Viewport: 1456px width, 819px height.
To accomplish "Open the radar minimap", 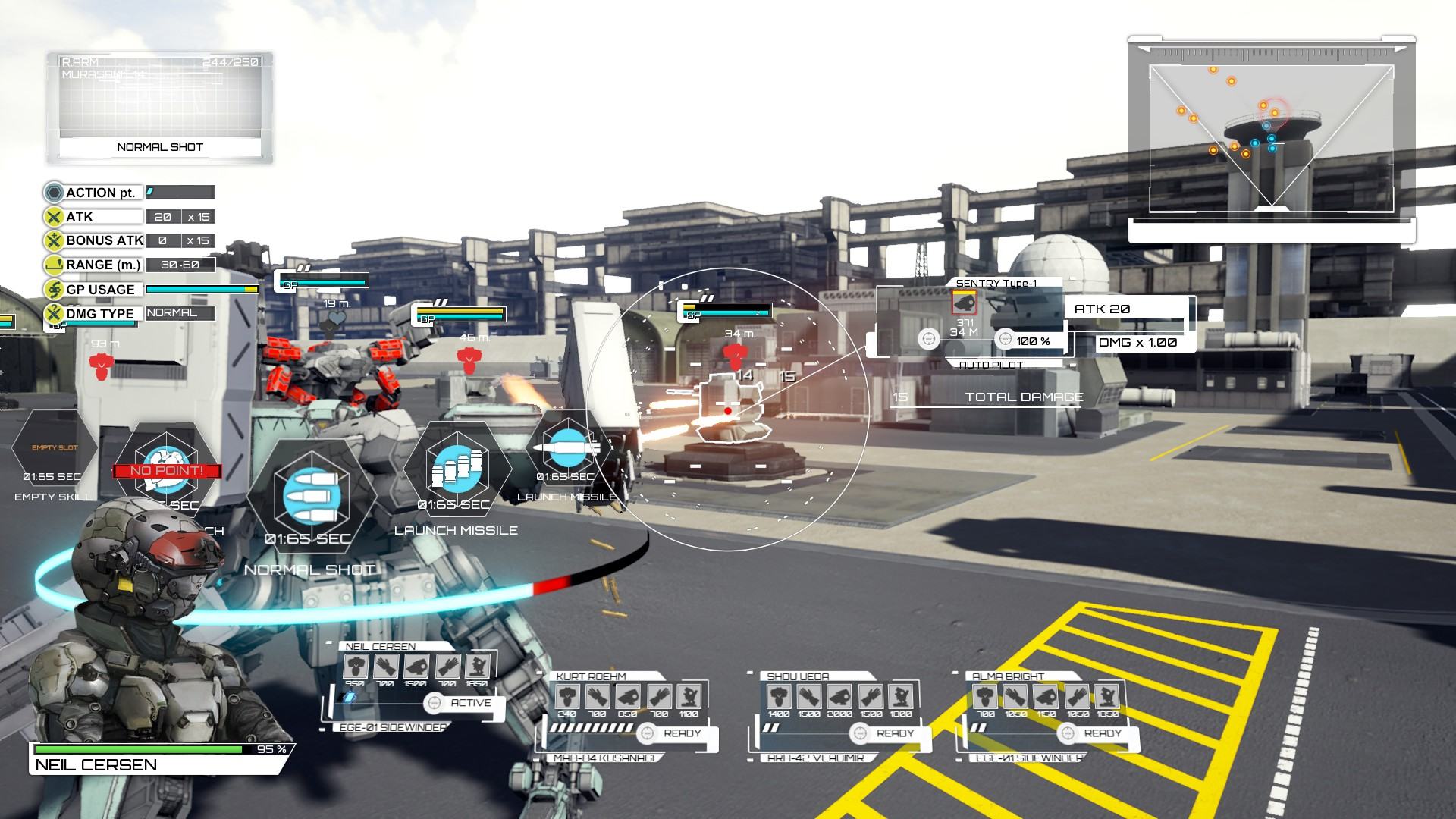I will click(1271, 138).
